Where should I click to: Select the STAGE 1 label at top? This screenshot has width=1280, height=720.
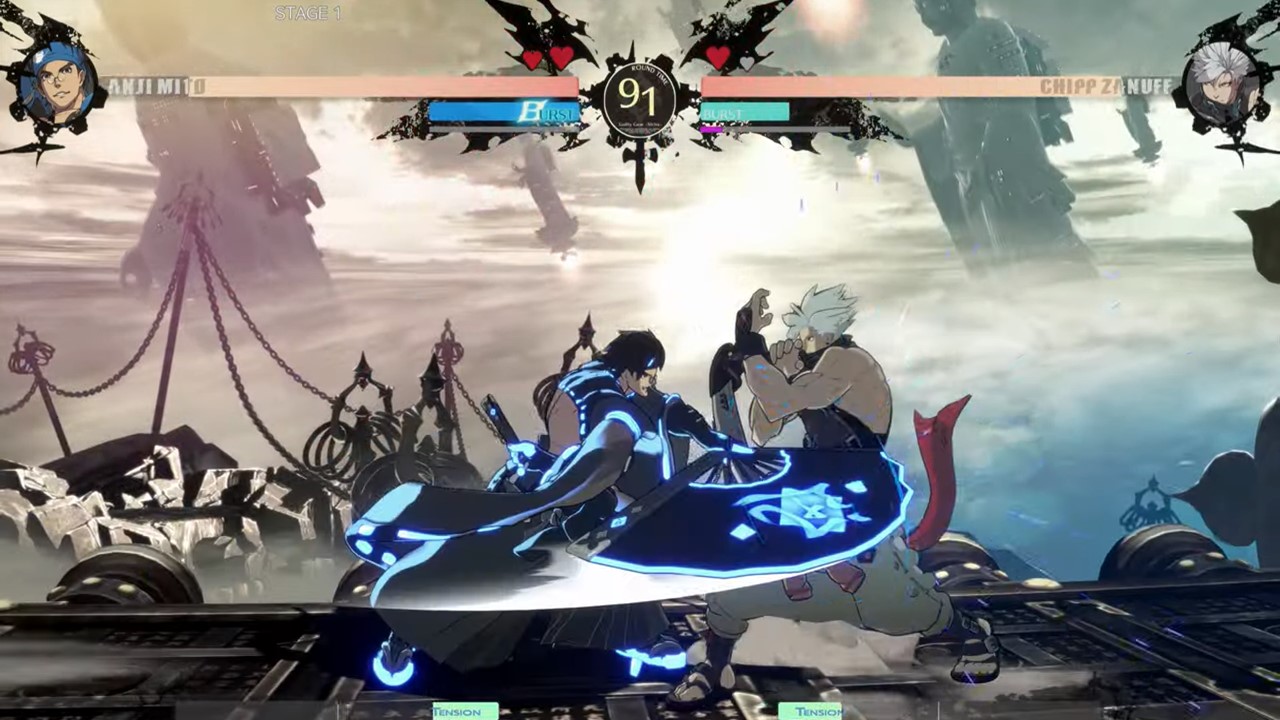coord(307,13)
